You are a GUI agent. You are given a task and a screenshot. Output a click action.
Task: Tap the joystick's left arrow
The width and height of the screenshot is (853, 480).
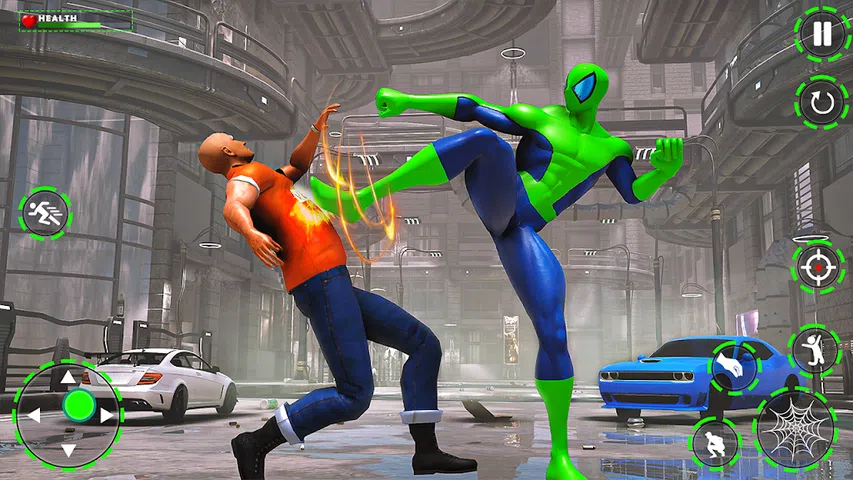point(32,414)
